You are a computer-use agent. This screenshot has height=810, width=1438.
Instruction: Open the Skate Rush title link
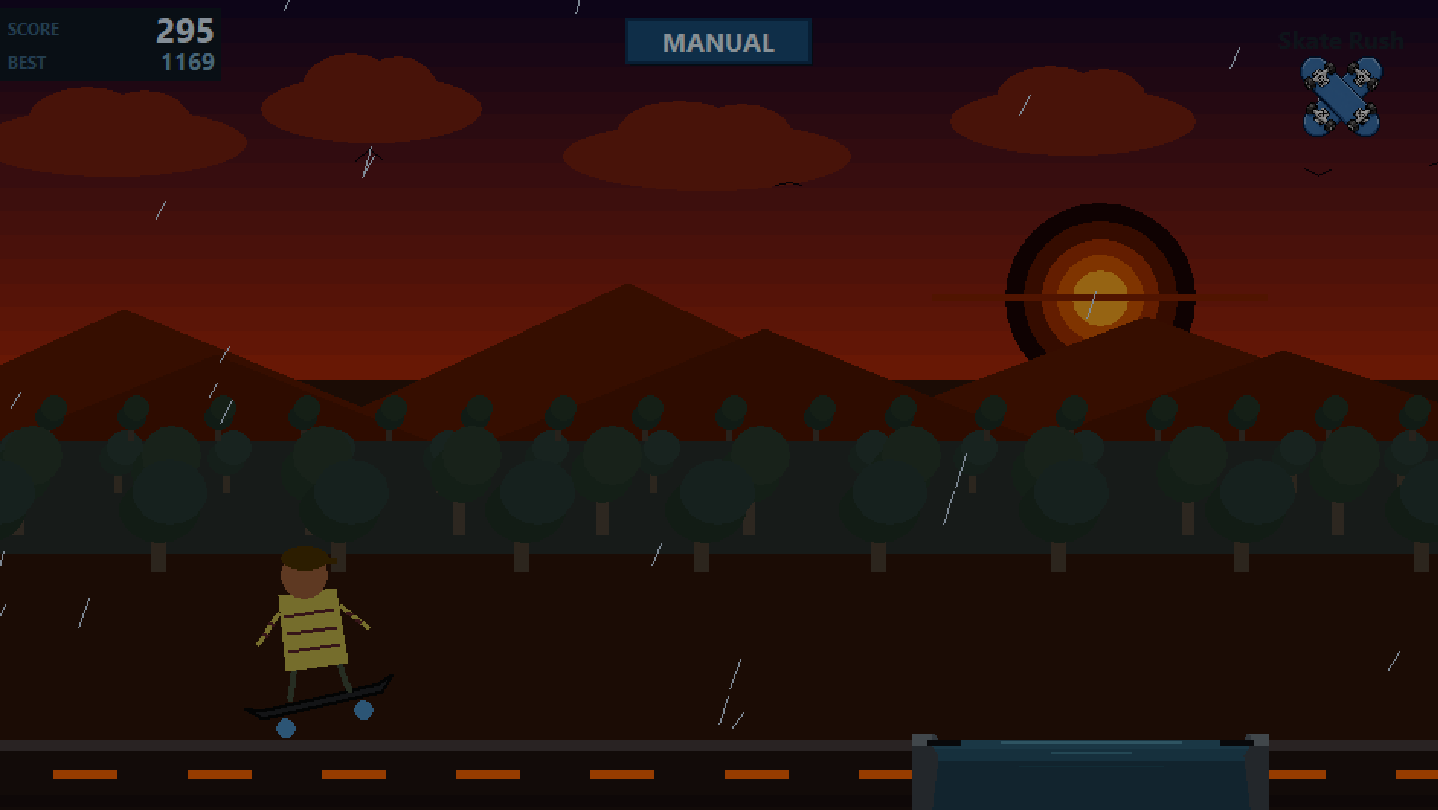coord(1340,40)
